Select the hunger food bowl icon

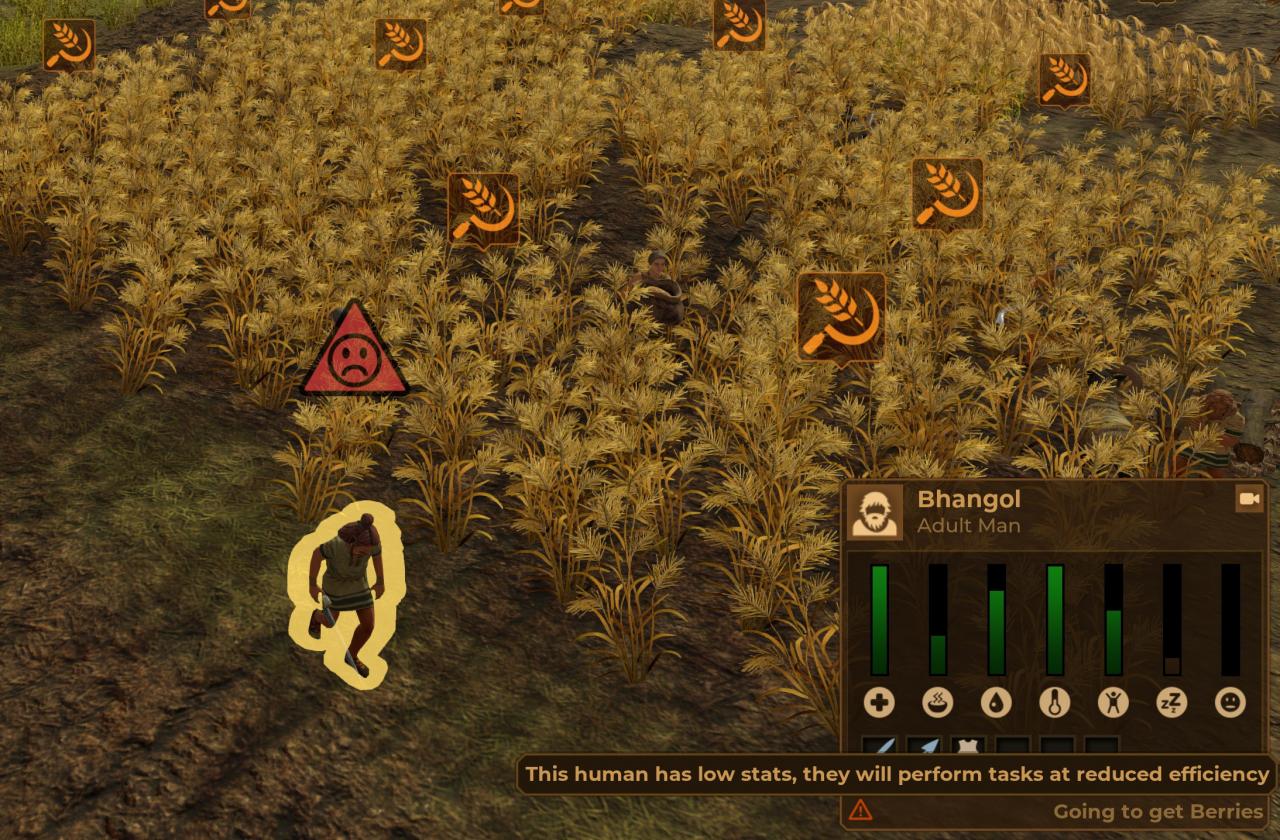(x=938, y=703)
